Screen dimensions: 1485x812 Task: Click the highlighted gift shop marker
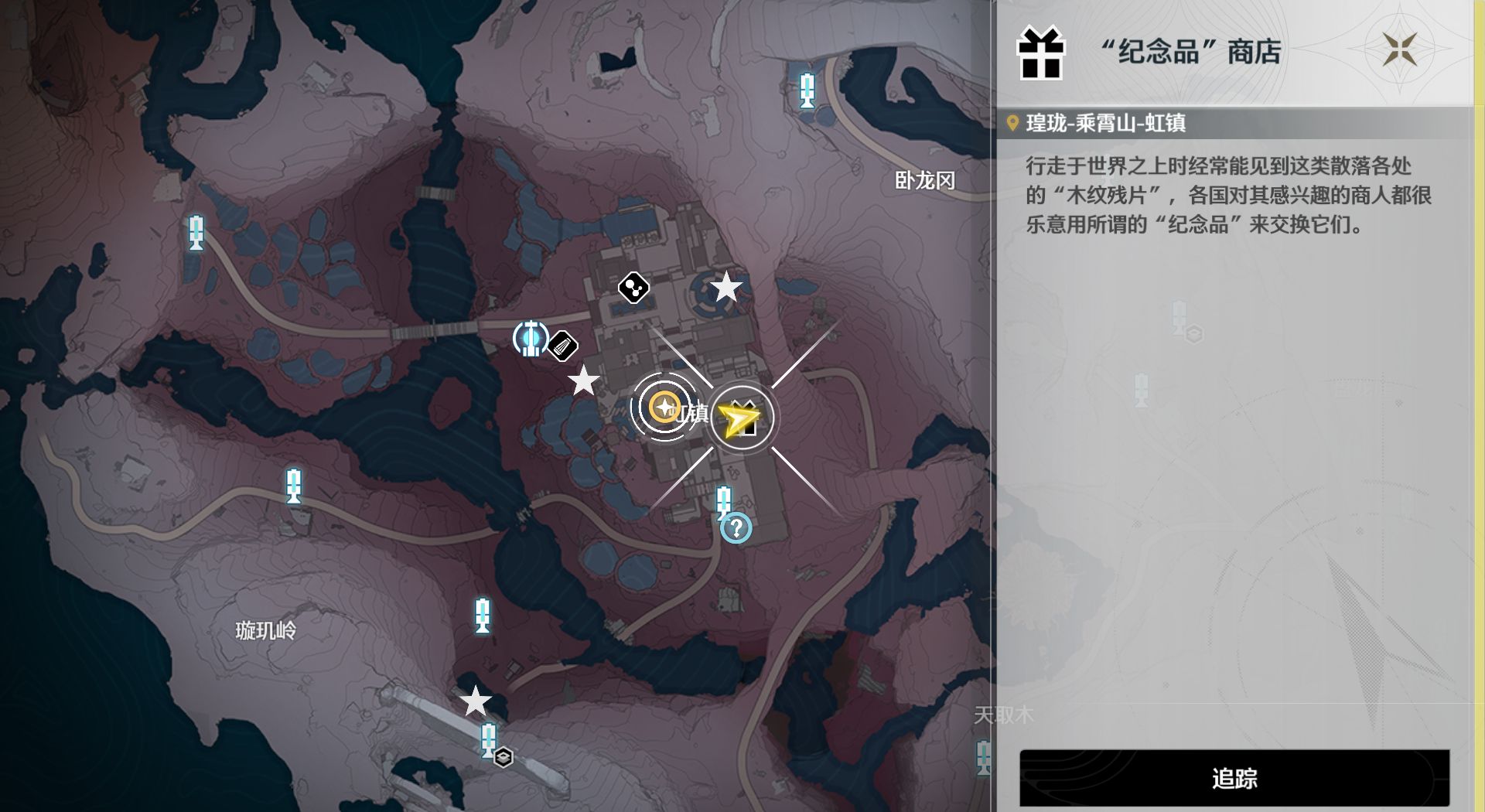(x=742, y=418)
